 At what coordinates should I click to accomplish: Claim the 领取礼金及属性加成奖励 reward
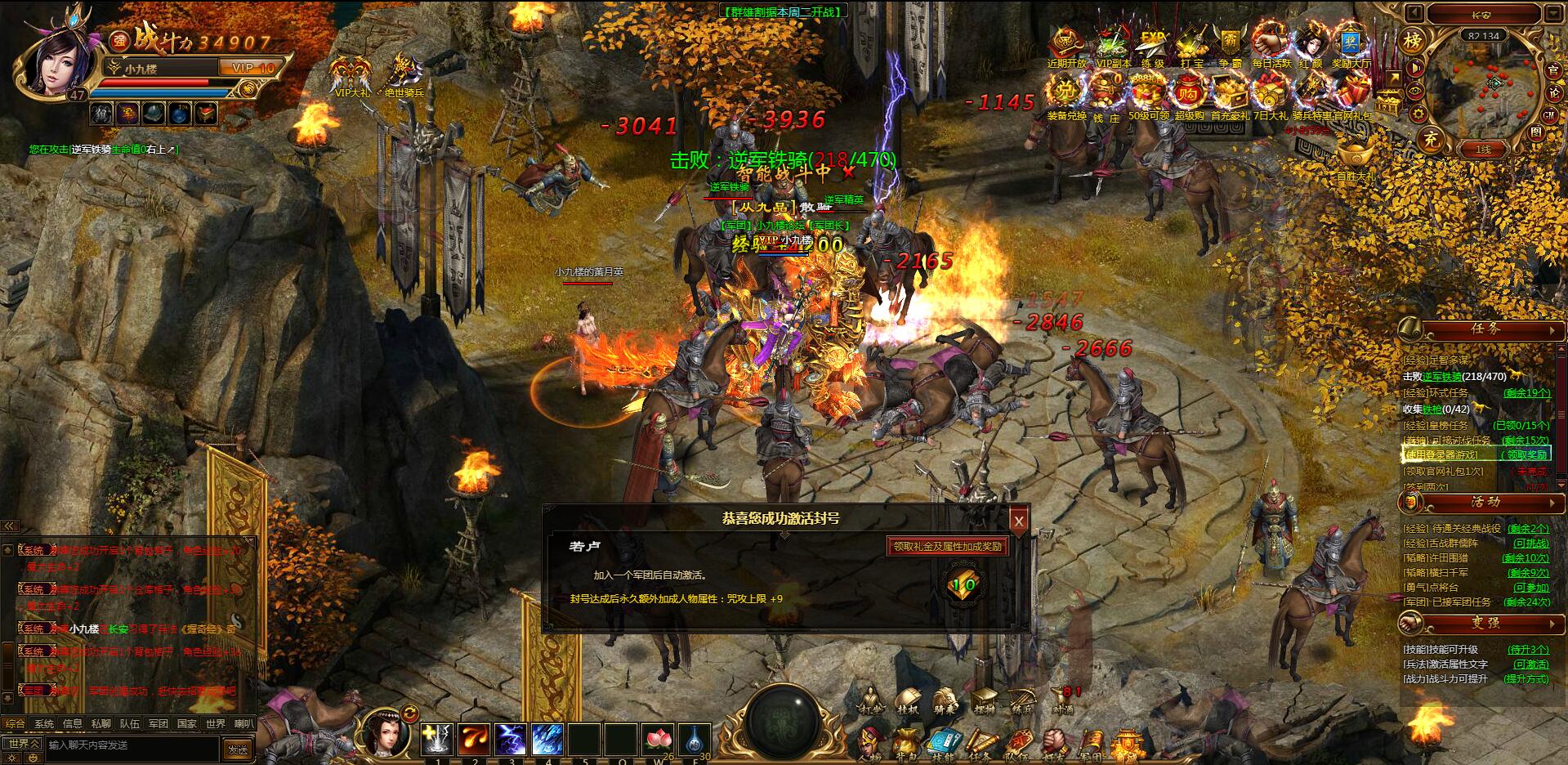pyautogui.click(x=947, y=547)
